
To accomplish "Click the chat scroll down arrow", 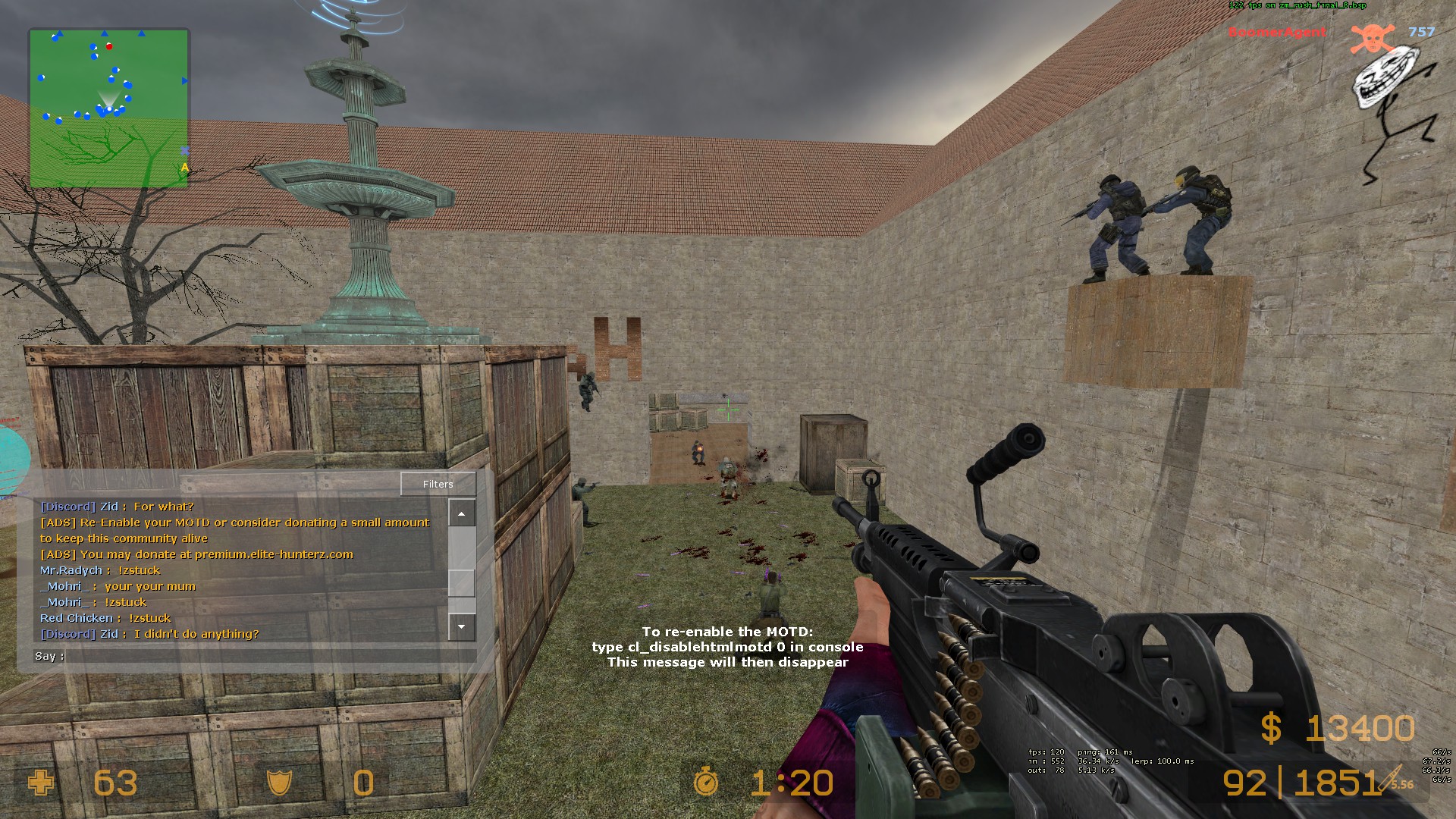I will click(x=461, y=627).
